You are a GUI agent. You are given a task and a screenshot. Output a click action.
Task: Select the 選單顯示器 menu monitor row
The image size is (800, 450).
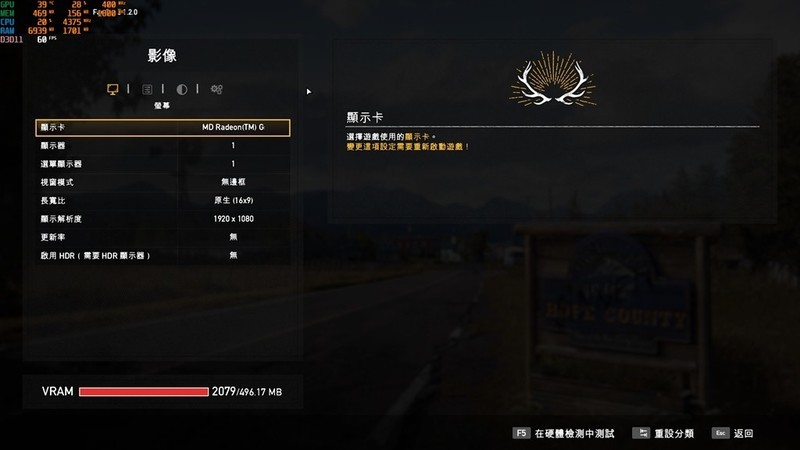click(162, 164)
